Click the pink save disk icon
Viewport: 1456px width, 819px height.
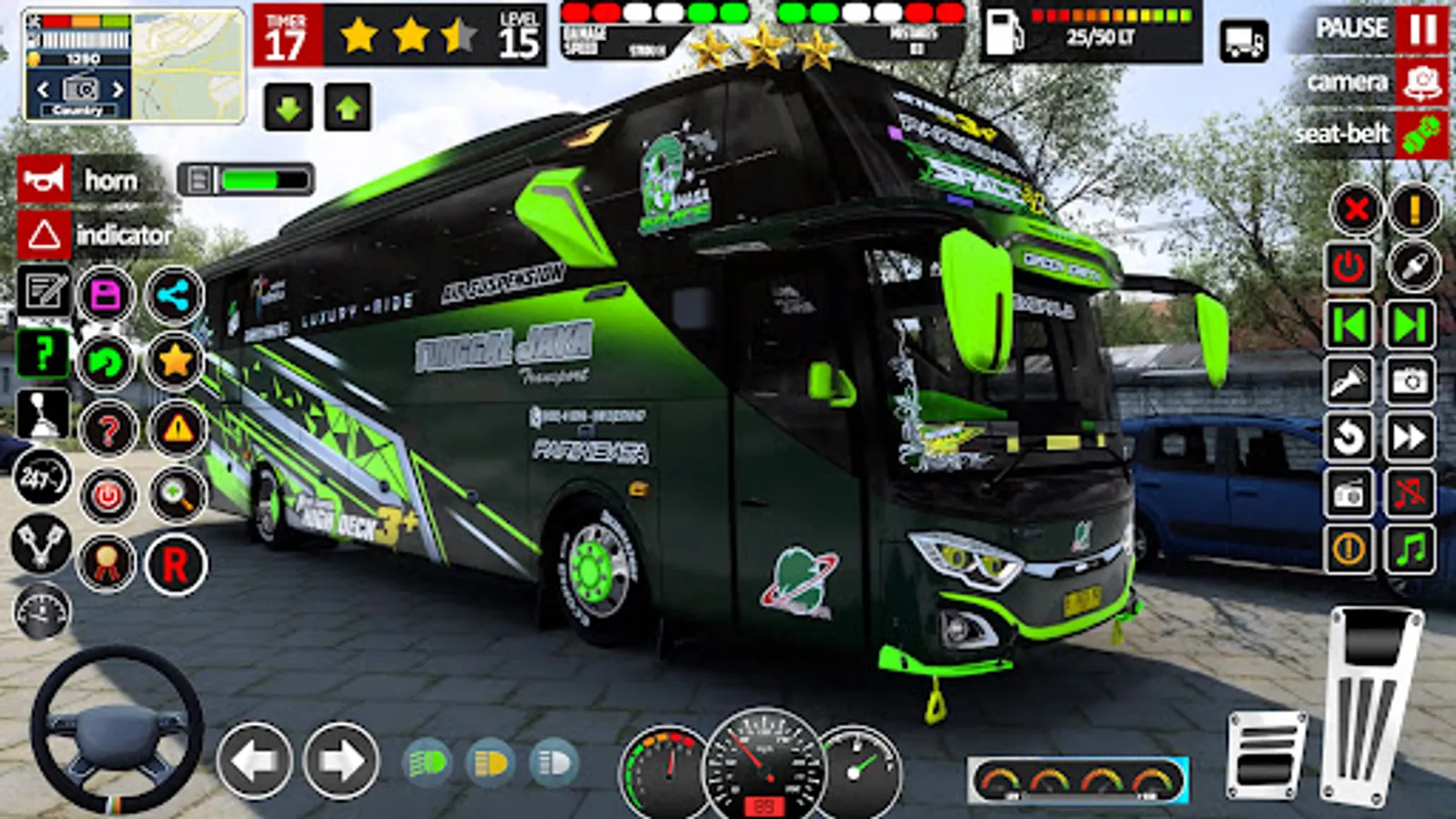click(x=106, y=296)
